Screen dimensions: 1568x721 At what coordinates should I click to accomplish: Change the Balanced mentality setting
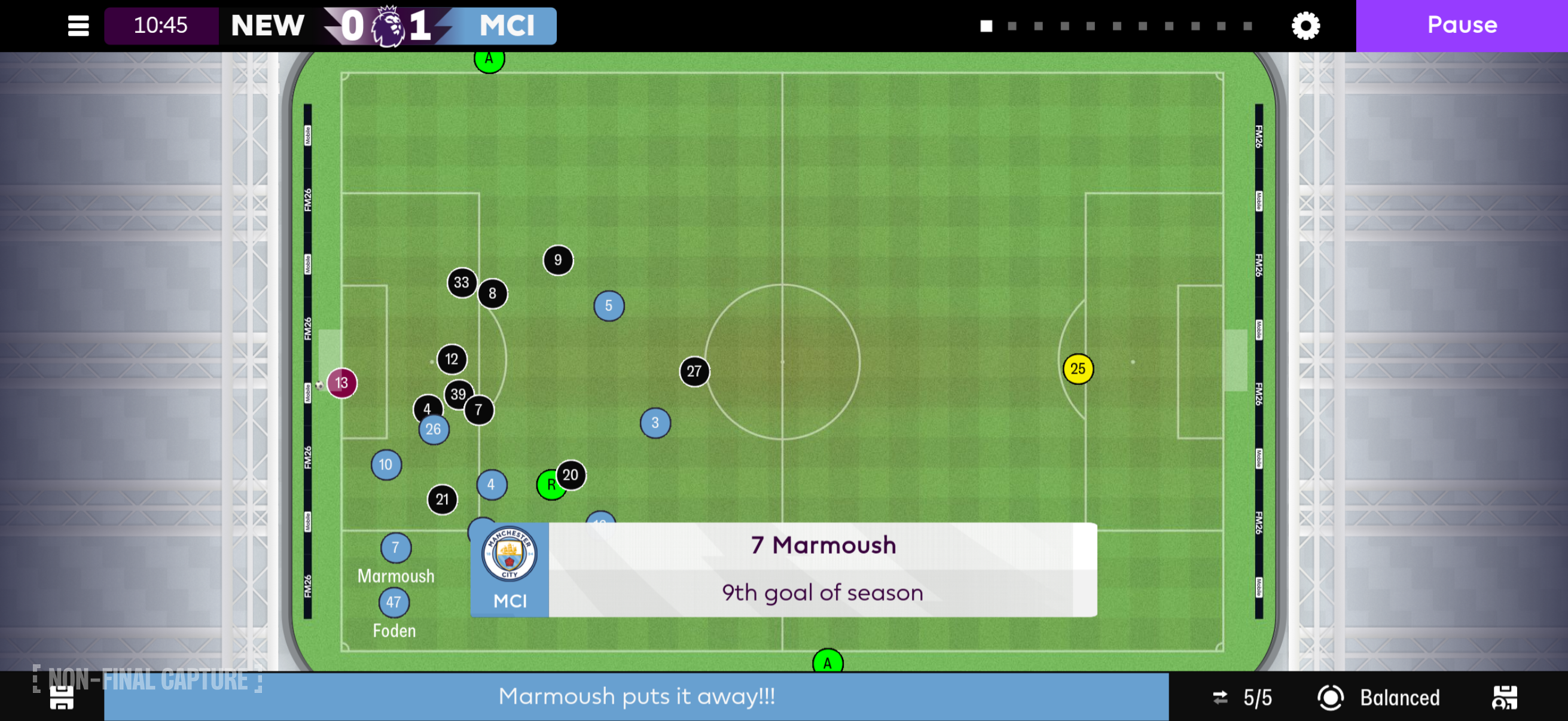(1379, 697)
